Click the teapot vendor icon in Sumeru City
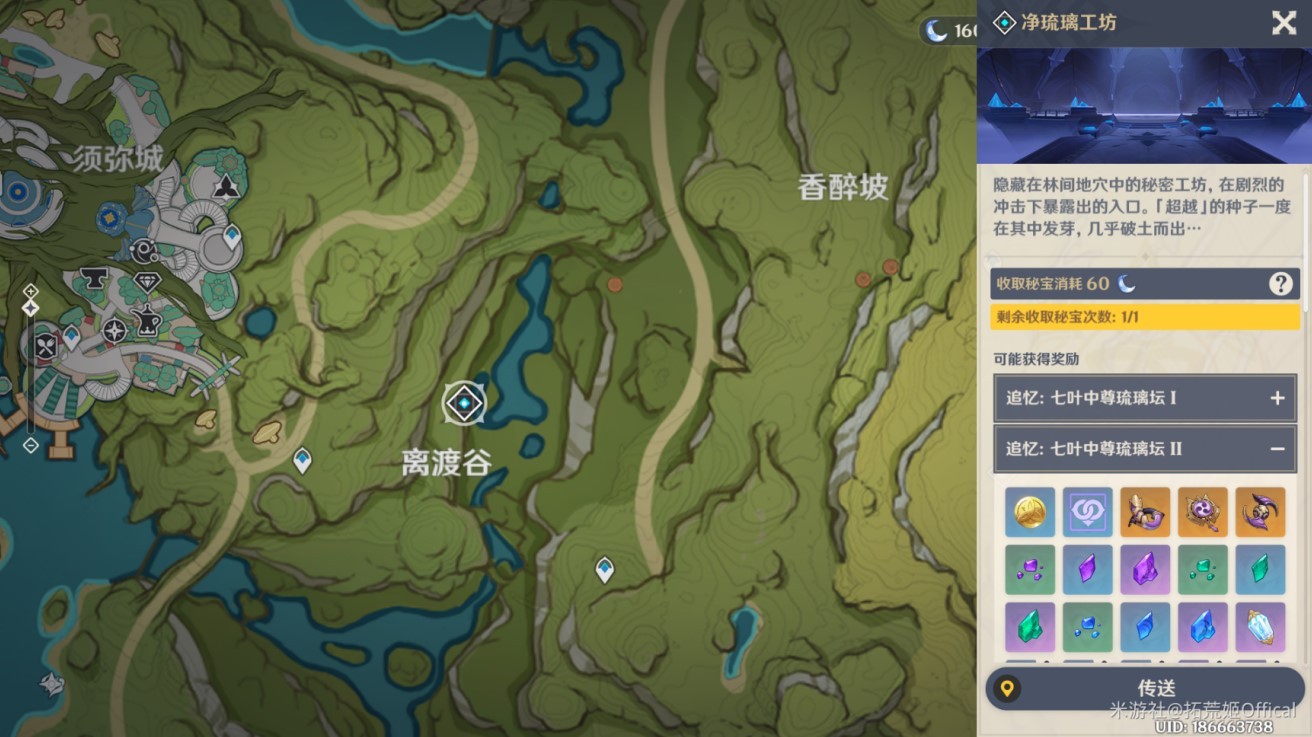 [x=147, y=320]
